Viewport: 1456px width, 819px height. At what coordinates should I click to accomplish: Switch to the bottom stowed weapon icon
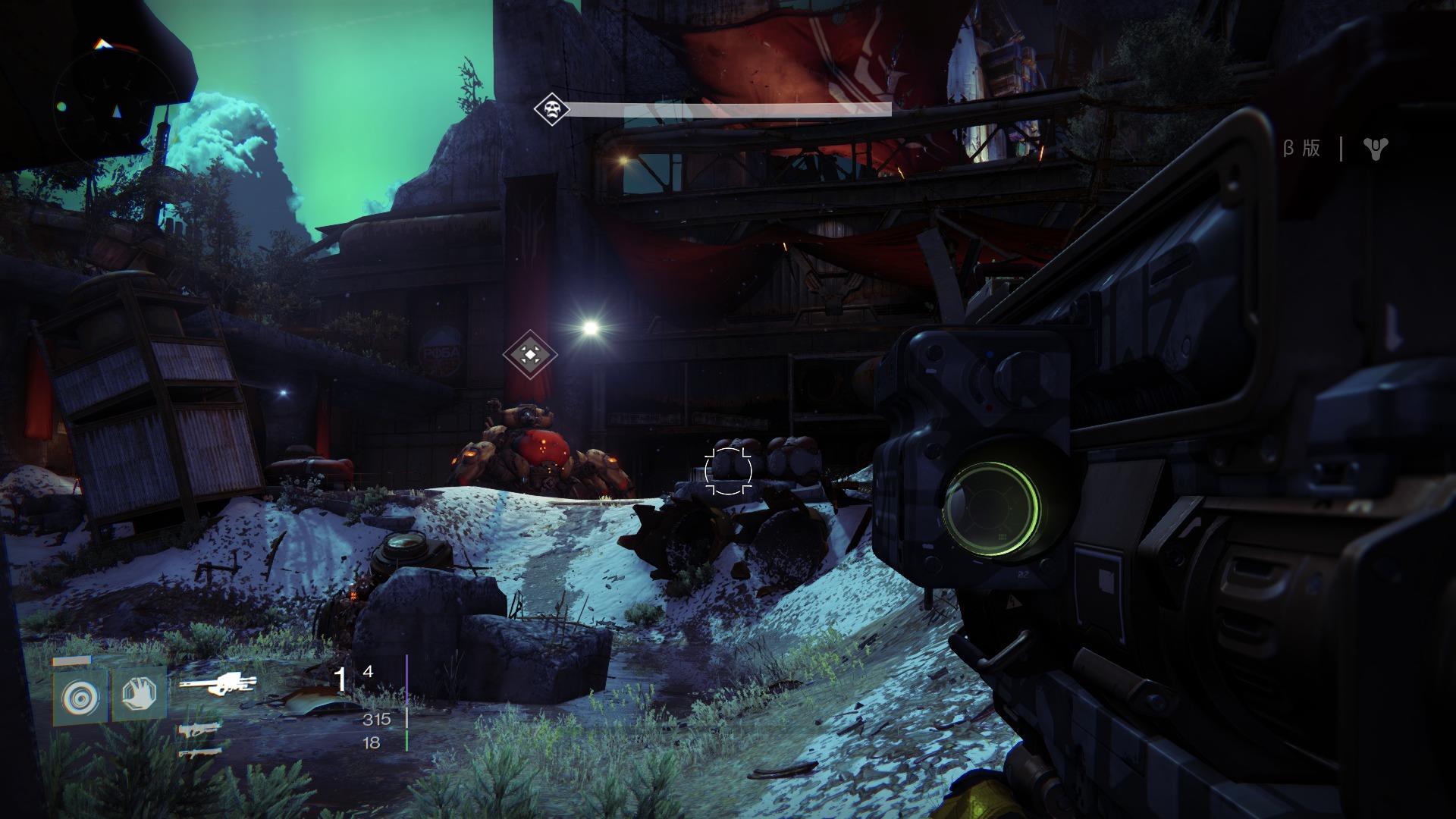point(199,753)
